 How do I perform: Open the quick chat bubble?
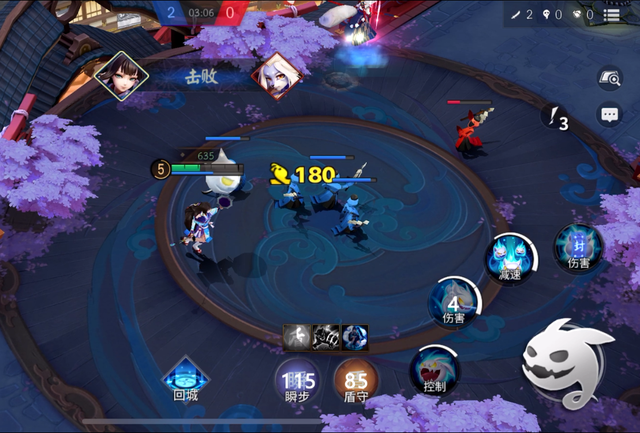[610, 114]
